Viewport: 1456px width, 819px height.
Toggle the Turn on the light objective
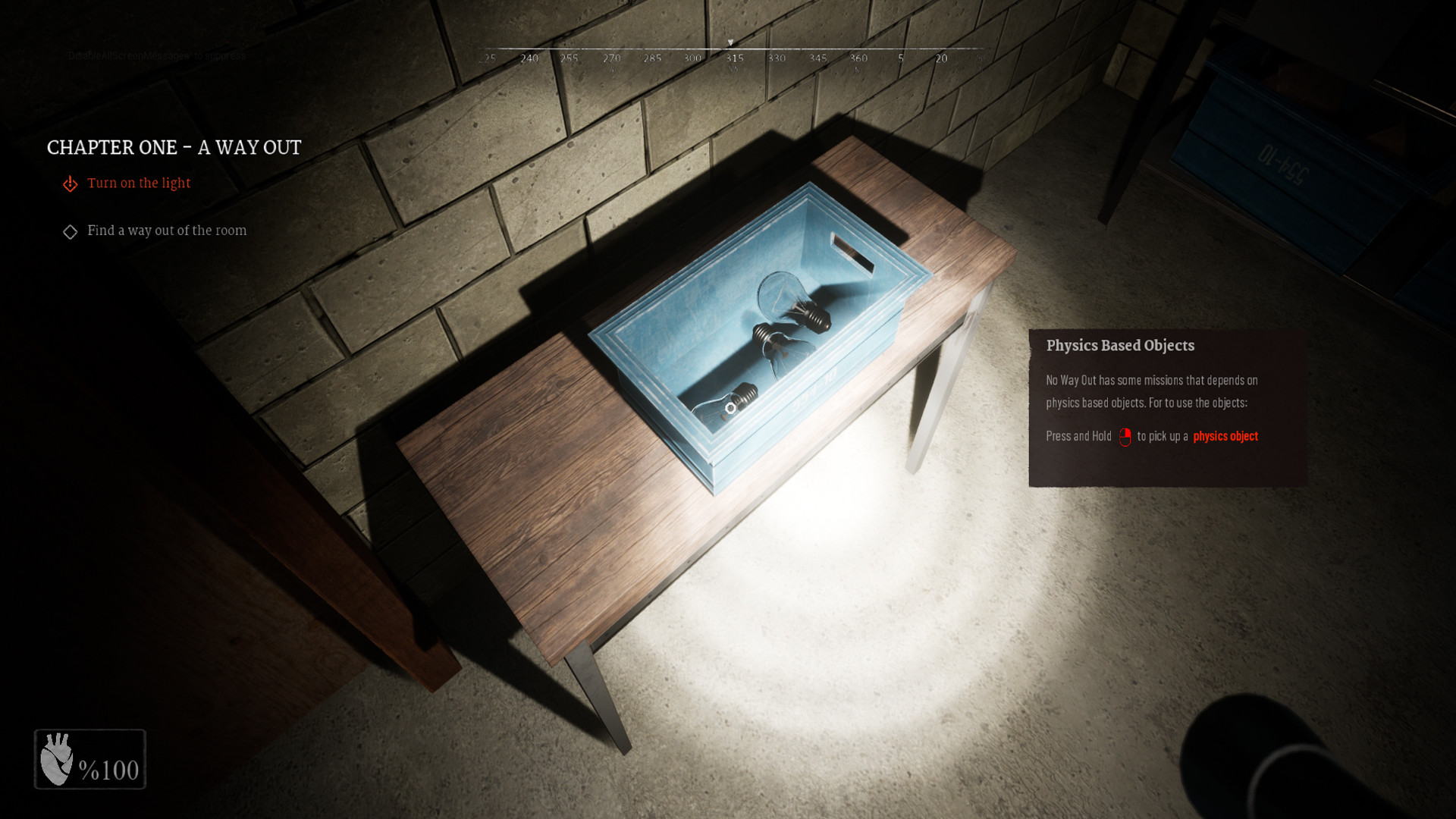coord(139,183)
